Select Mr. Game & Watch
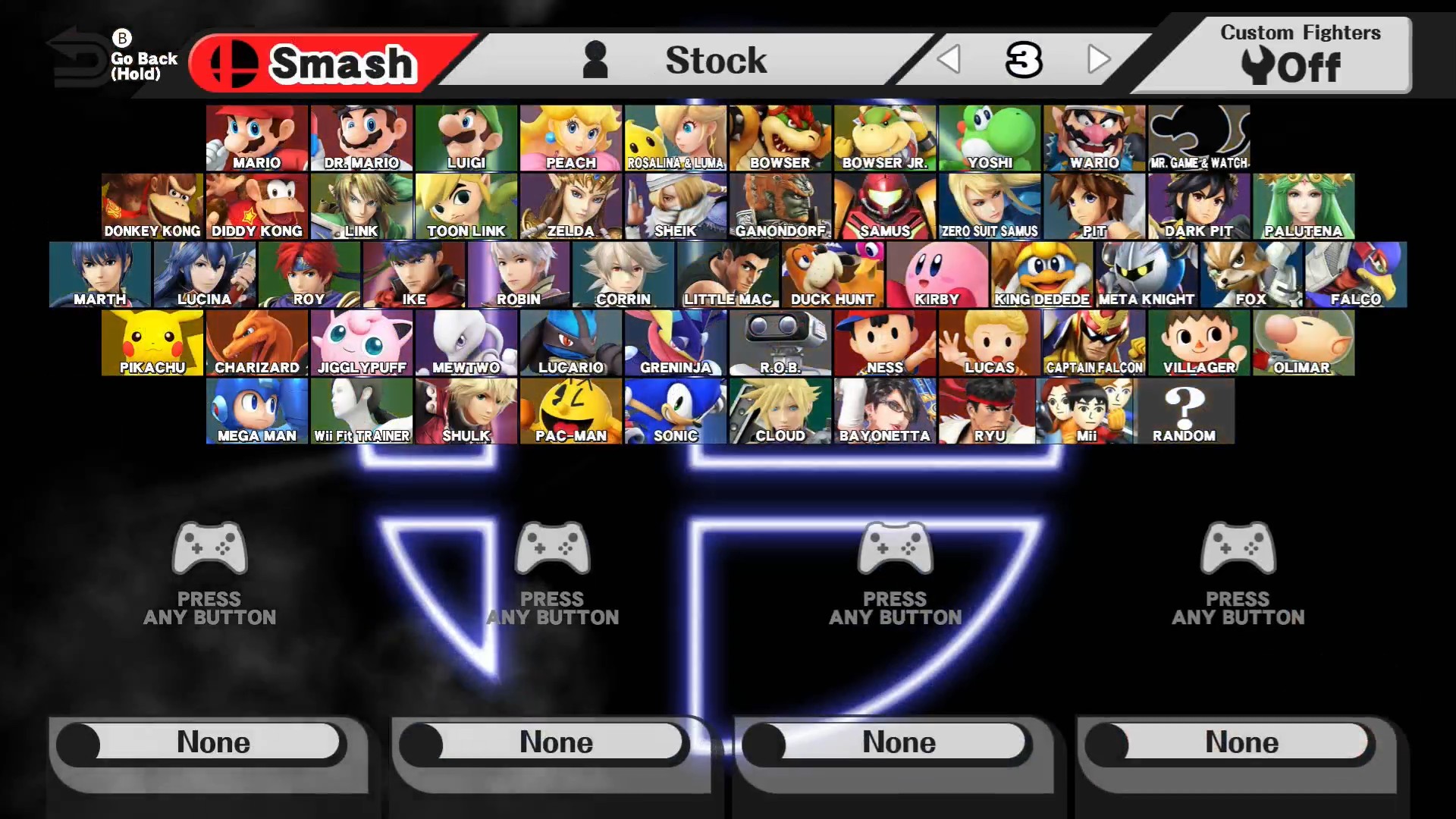1456x819 pixels. pyautogui.click(x=1198, y=136)
